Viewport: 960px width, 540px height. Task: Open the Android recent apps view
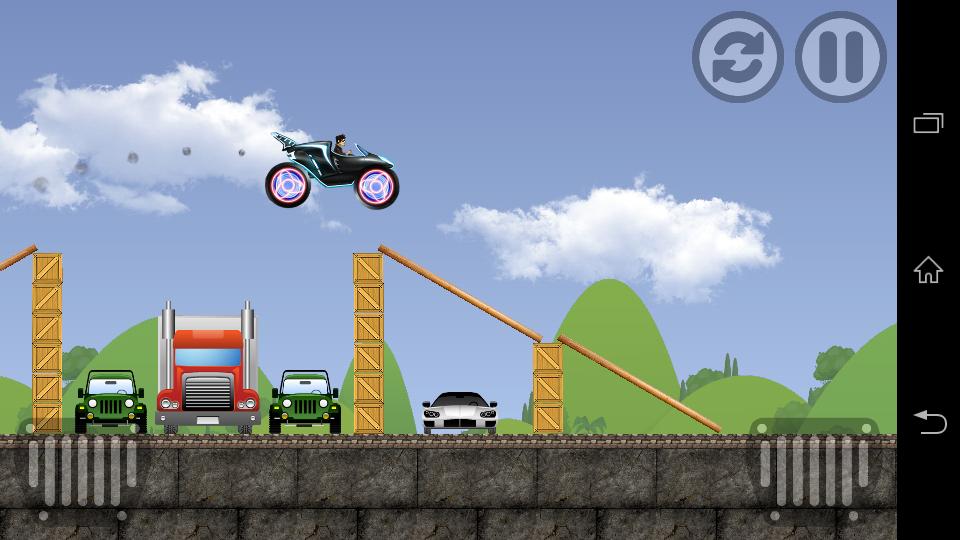pyautogui.click(x=928, y=124)
